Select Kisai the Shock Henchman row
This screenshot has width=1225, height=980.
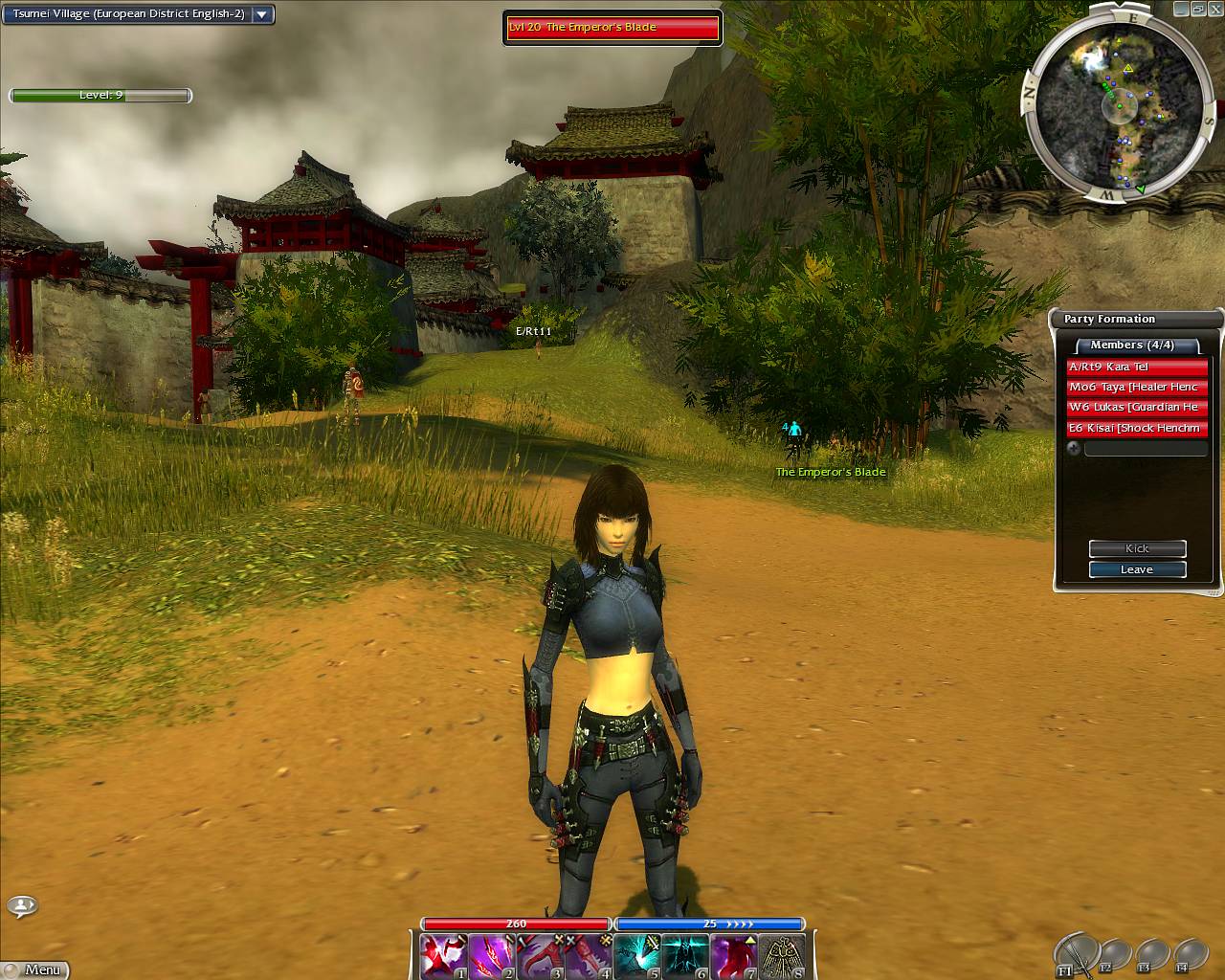pyautogui.click(x=1137, y=428)
